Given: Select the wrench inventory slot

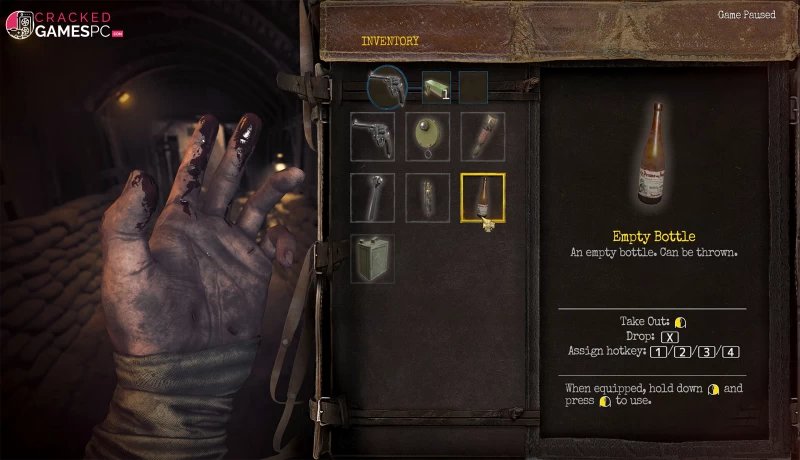Looking at the screenshot, I should 372,197.
